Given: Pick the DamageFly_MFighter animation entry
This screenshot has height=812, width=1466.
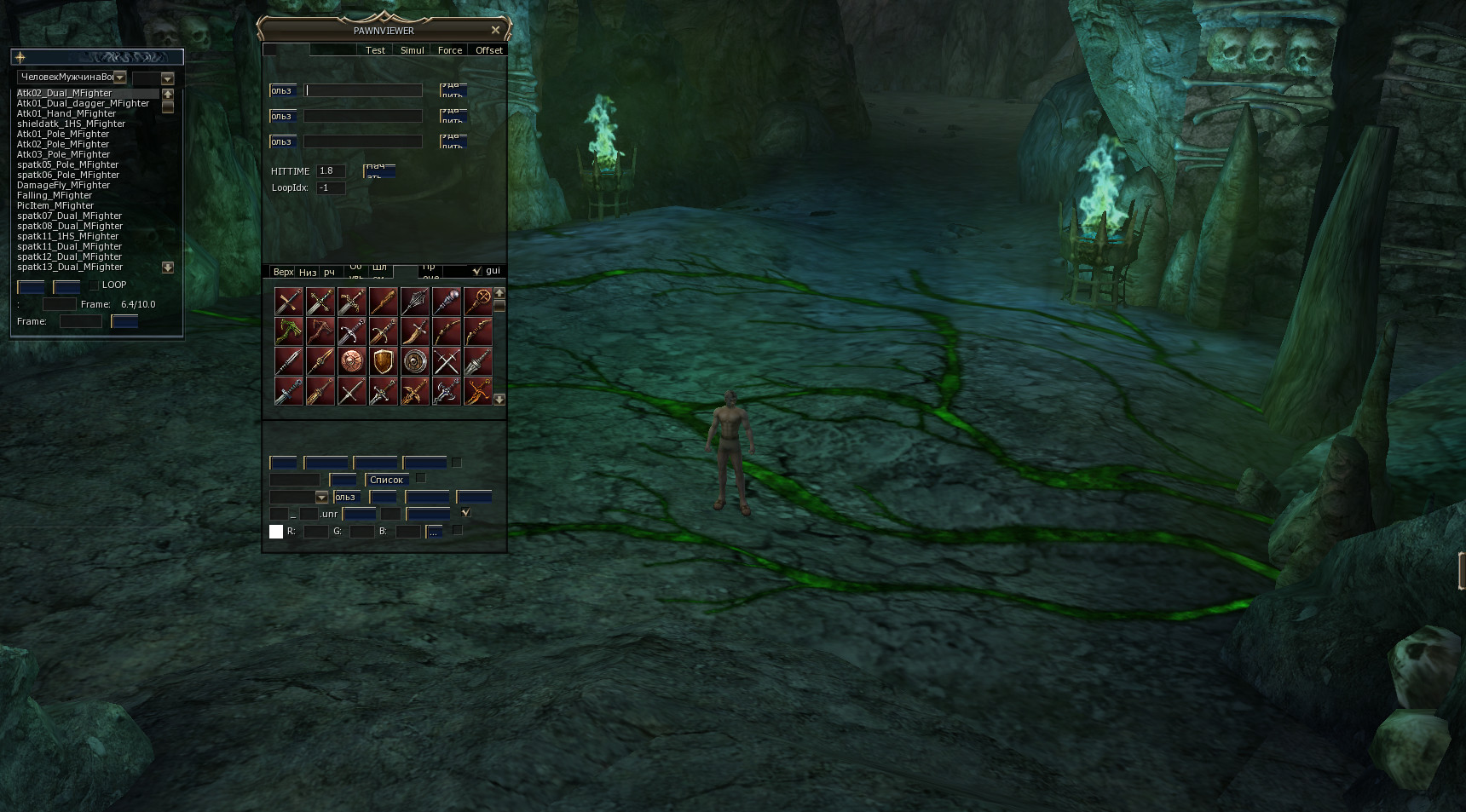Looking at the screenshot, I should (x=63, y=185).
